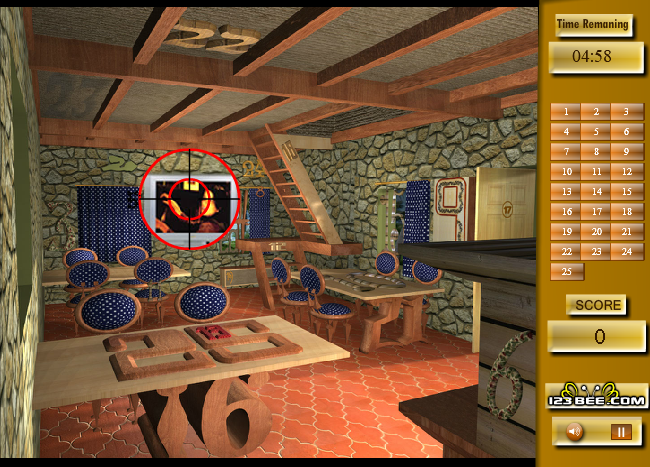Pause the game

coord(621,432)
